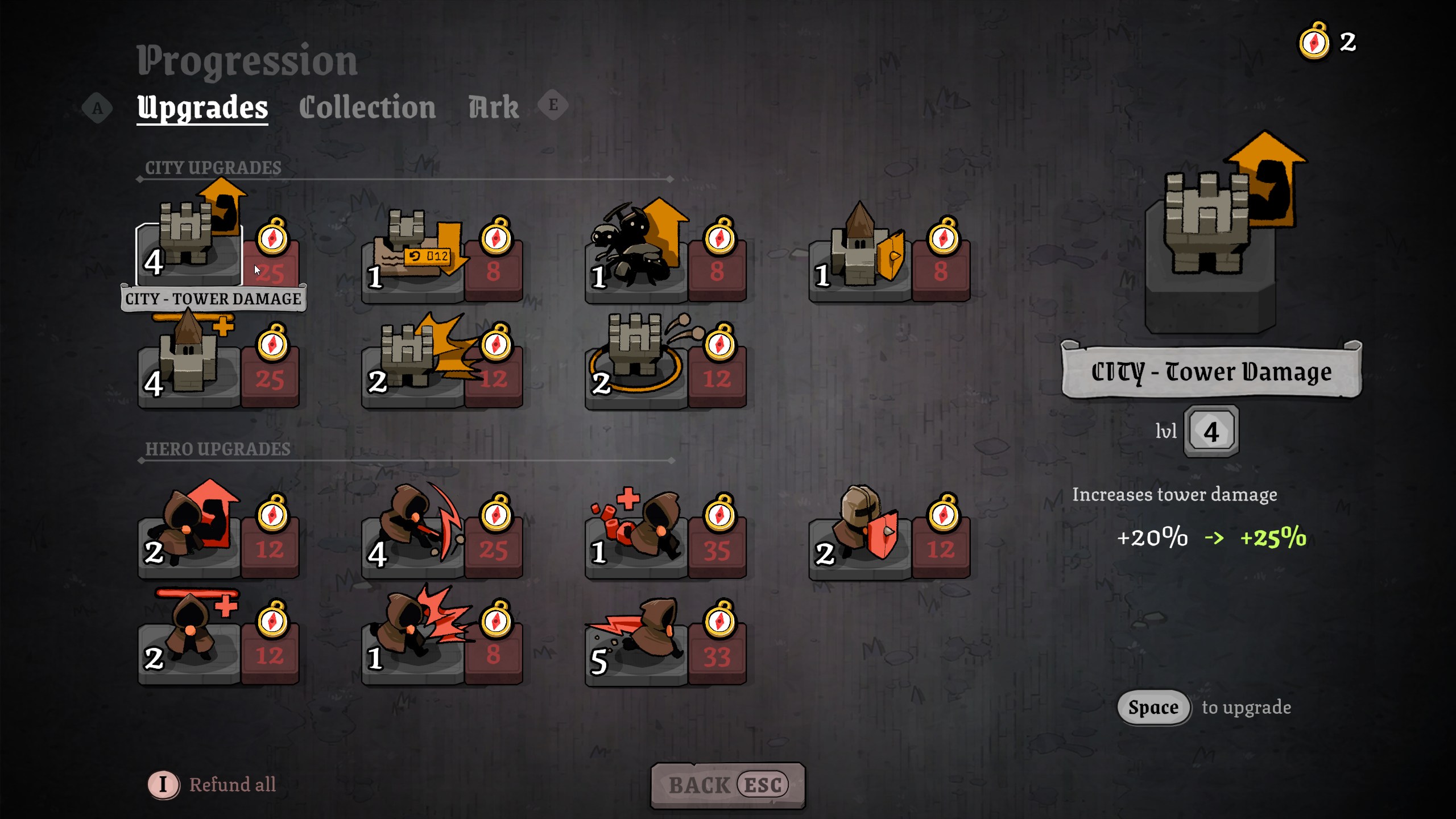The width and height of the screenshot is (1456, 819).
Task: Open the Ark tab
Action: [x=493, y=107]
